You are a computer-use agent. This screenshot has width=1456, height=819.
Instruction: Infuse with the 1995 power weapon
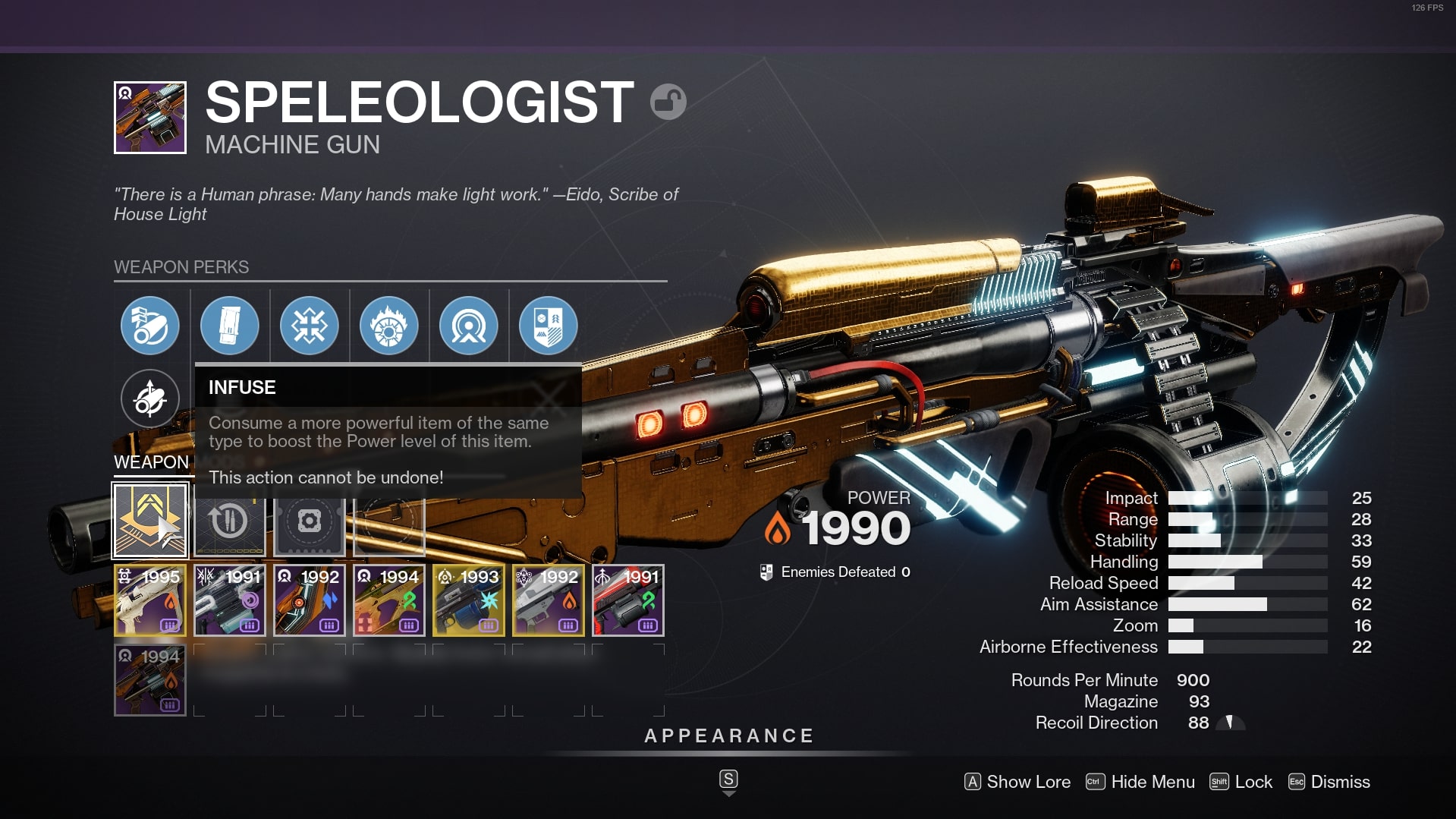(x=150, y=600)
